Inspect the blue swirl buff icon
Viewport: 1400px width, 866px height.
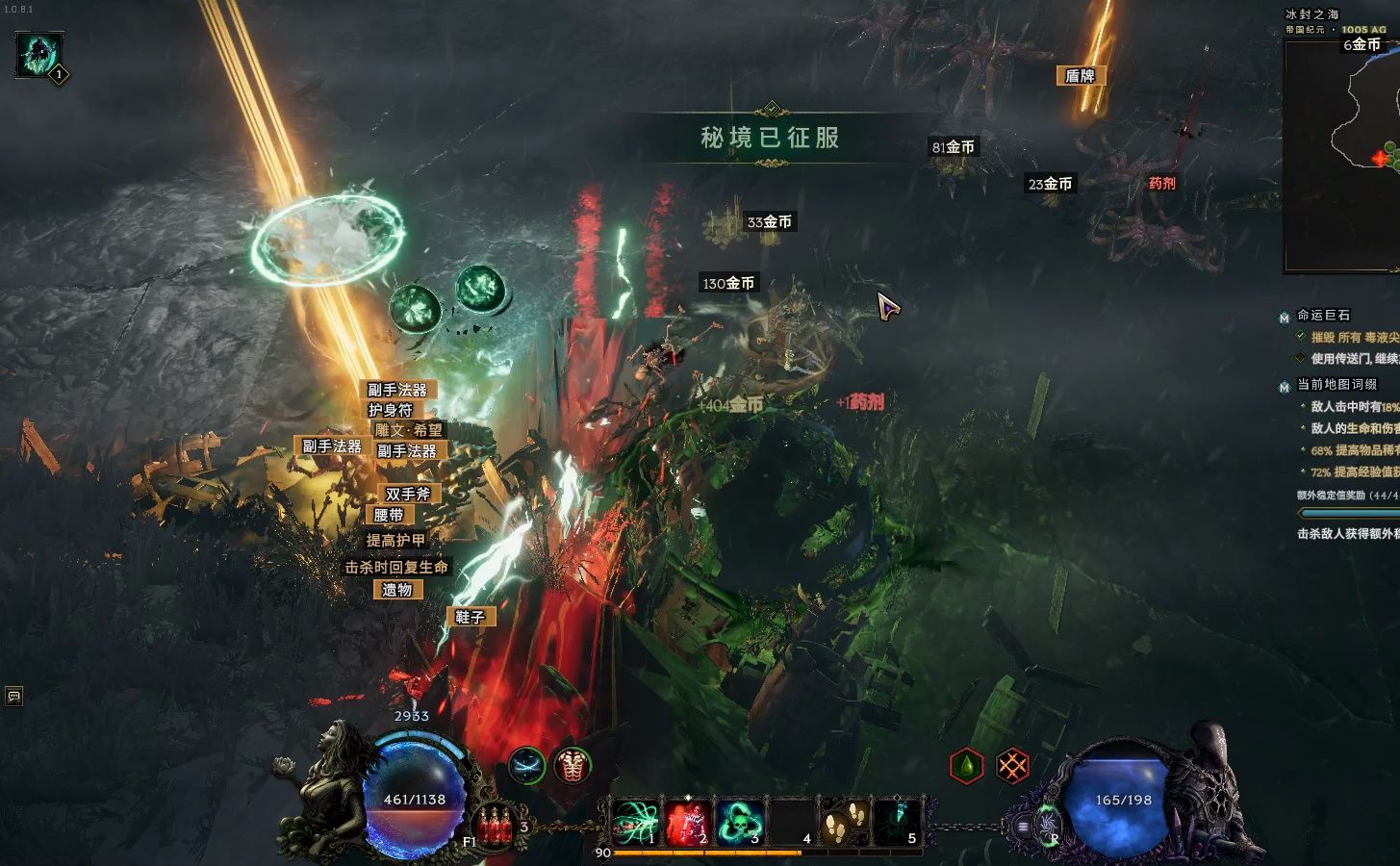[x=526, y=766]
